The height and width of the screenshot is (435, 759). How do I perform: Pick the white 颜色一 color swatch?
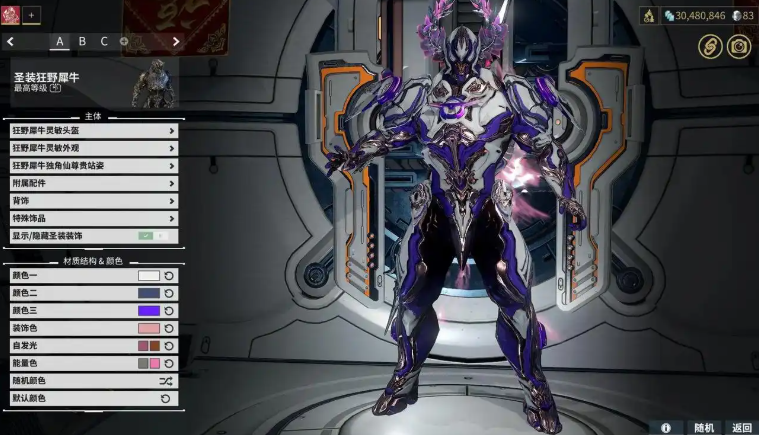coord(149,275)
